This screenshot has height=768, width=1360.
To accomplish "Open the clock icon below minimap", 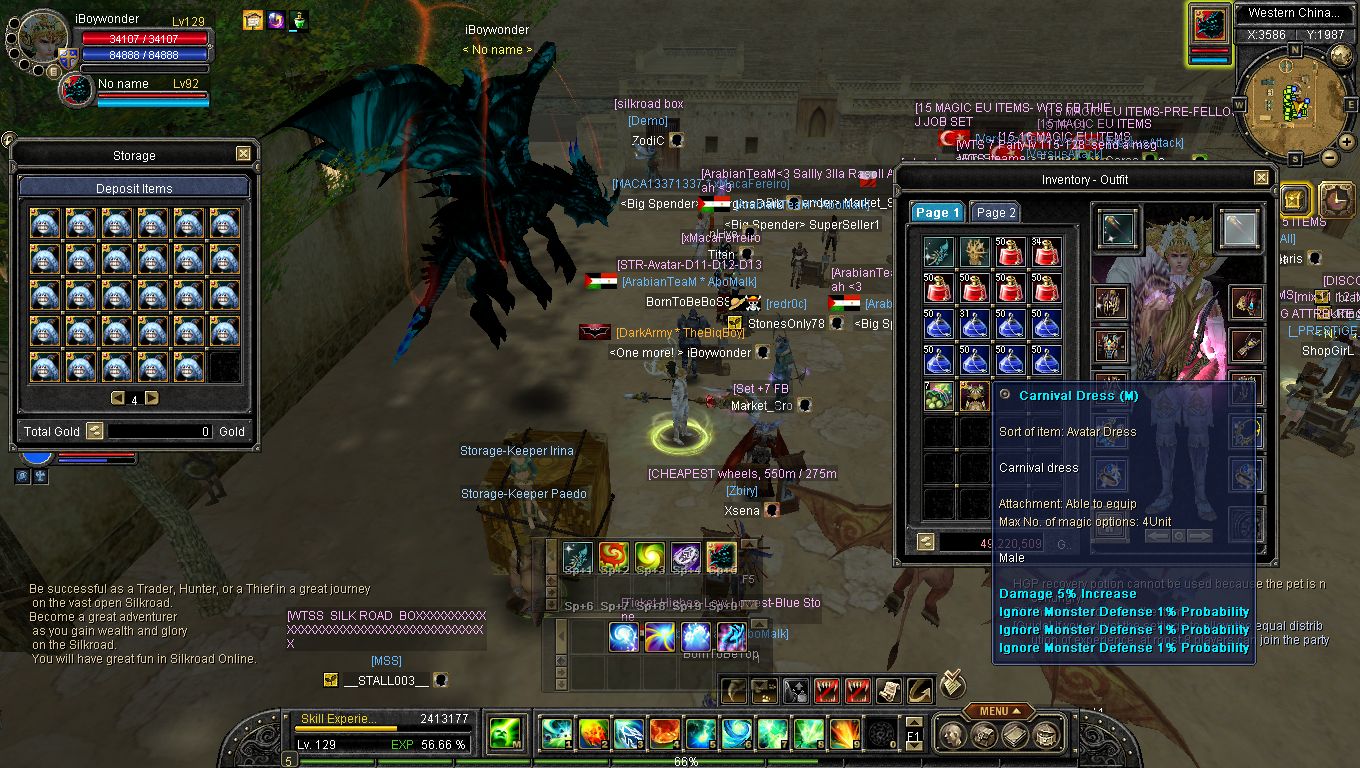I will tap(1336, 199).
